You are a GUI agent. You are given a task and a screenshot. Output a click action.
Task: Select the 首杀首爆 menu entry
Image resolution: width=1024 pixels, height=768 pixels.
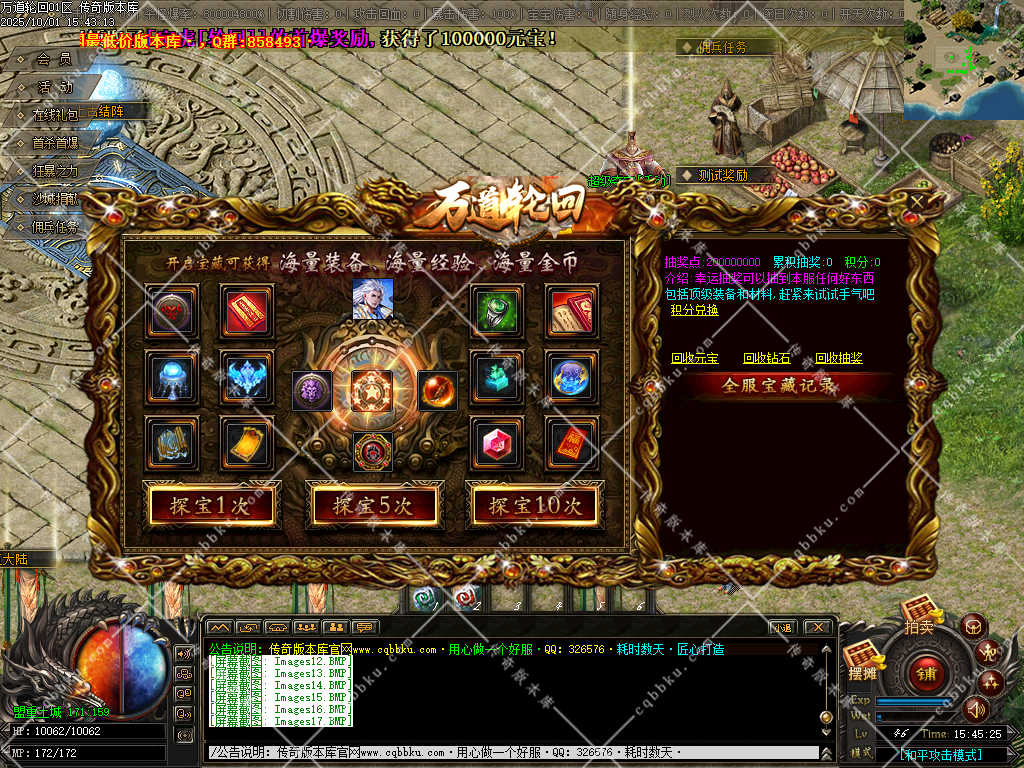coord(54,143)
